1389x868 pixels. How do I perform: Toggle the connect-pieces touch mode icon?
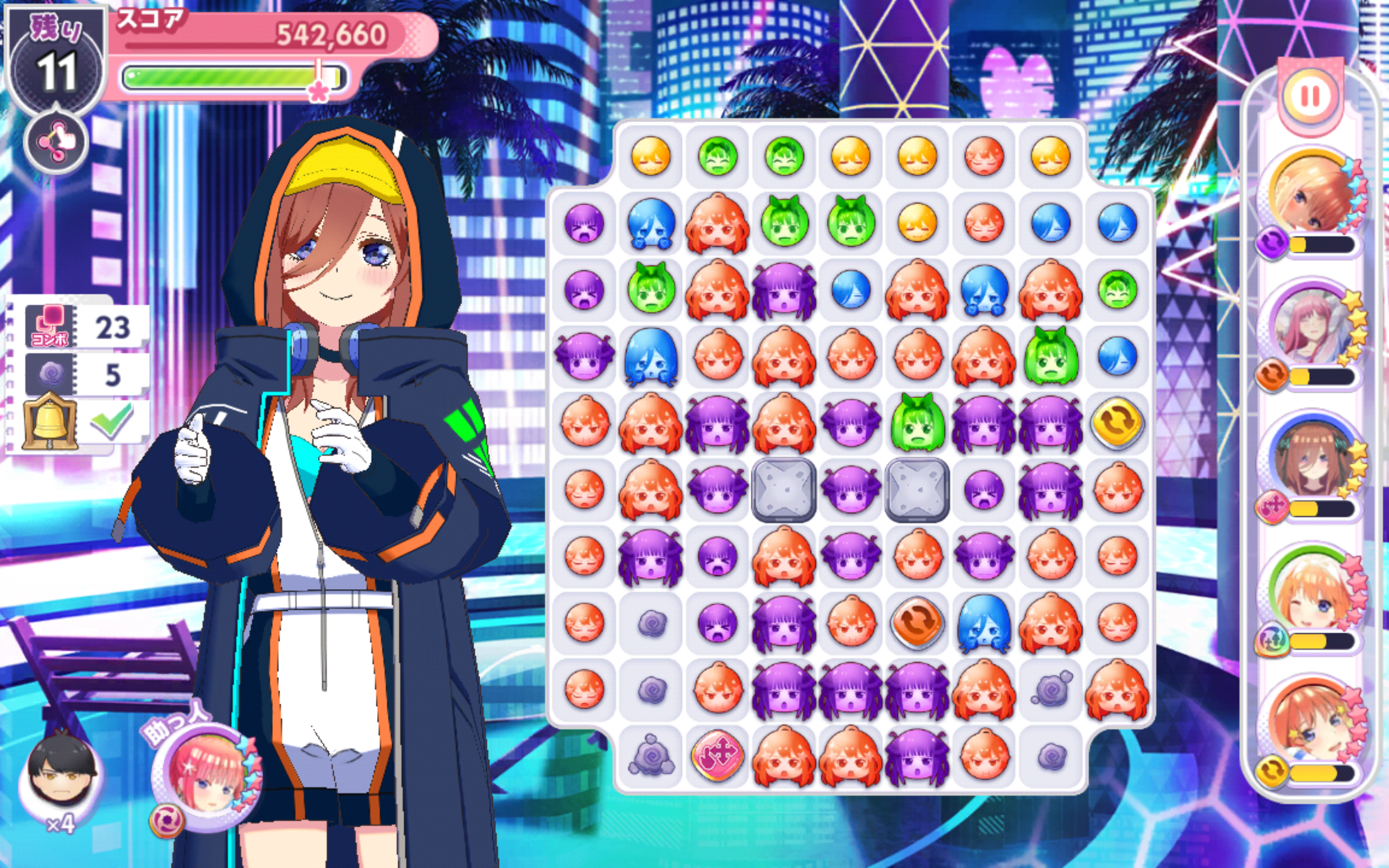click(x=56, y=142)
